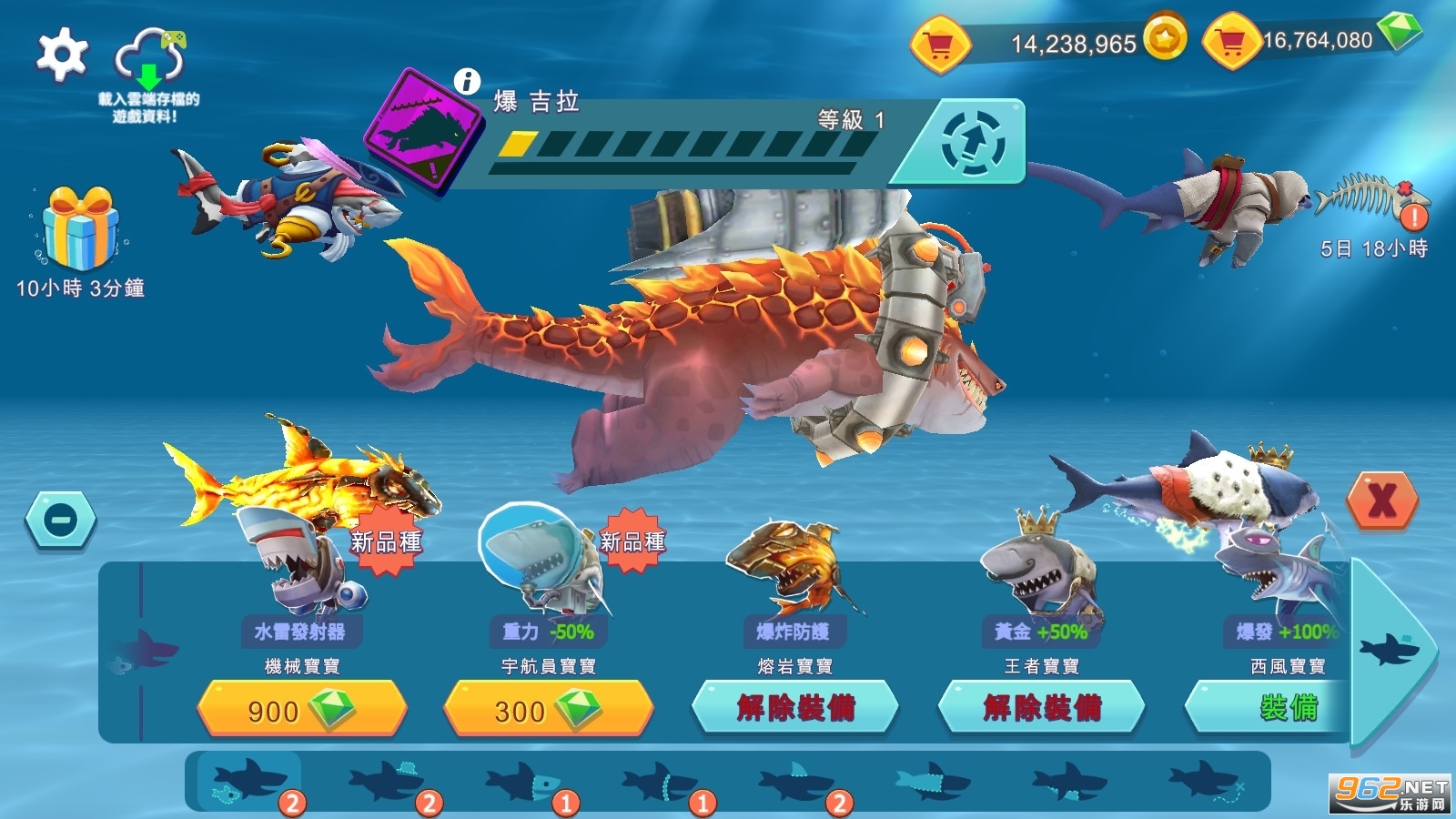Equip the Zephyr Baby shark

click(1274, 707)
